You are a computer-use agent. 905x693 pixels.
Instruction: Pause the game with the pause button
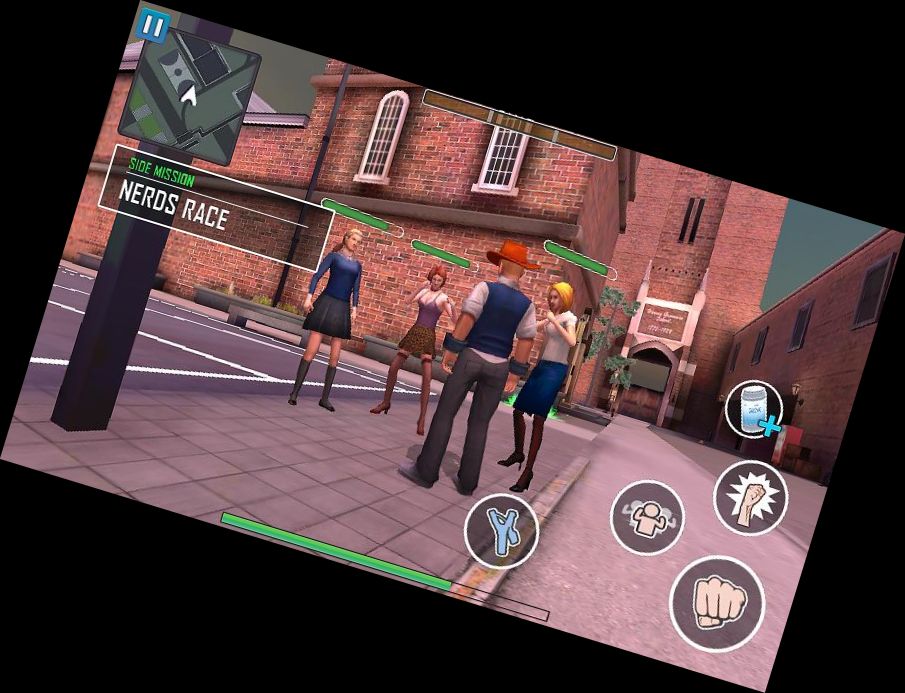pyautogui.click(x=153, y=25)
